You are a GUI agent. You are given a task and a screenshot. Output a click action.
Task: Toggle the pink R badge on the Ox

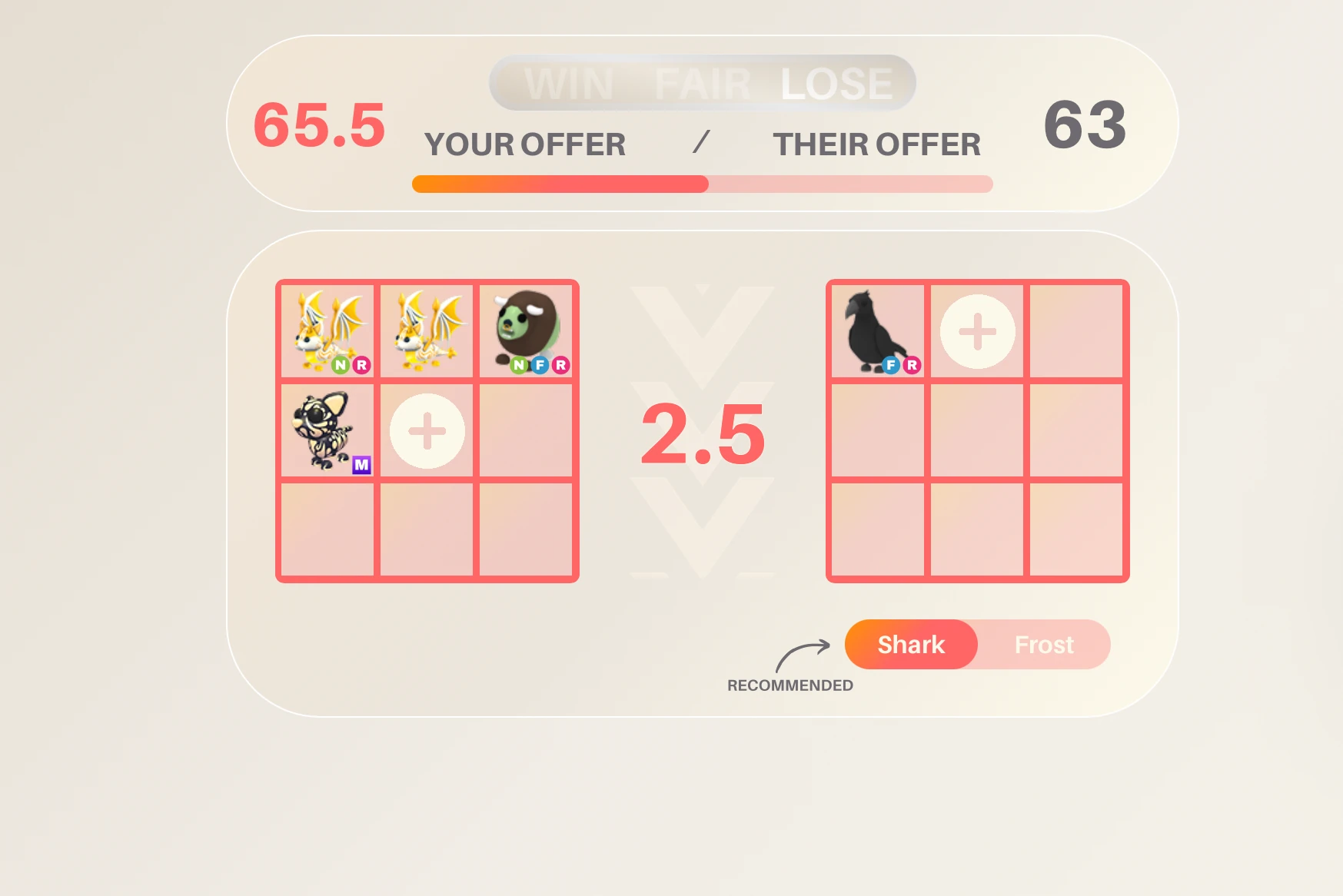tap(562, 367)
